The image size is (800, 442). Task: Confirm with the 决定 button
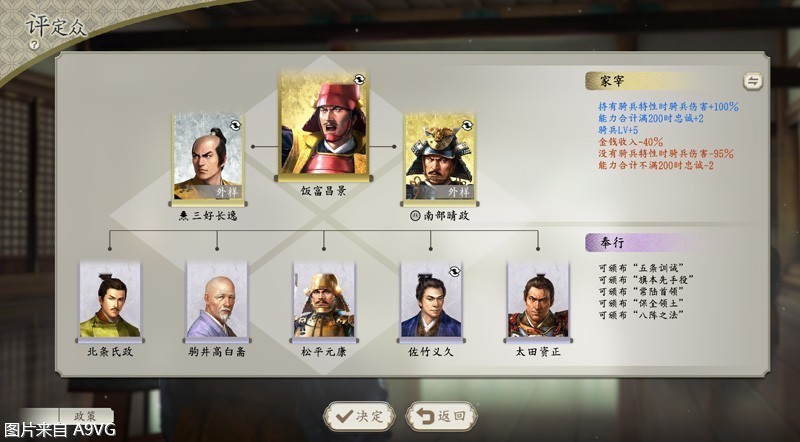(x=357, y=416)
